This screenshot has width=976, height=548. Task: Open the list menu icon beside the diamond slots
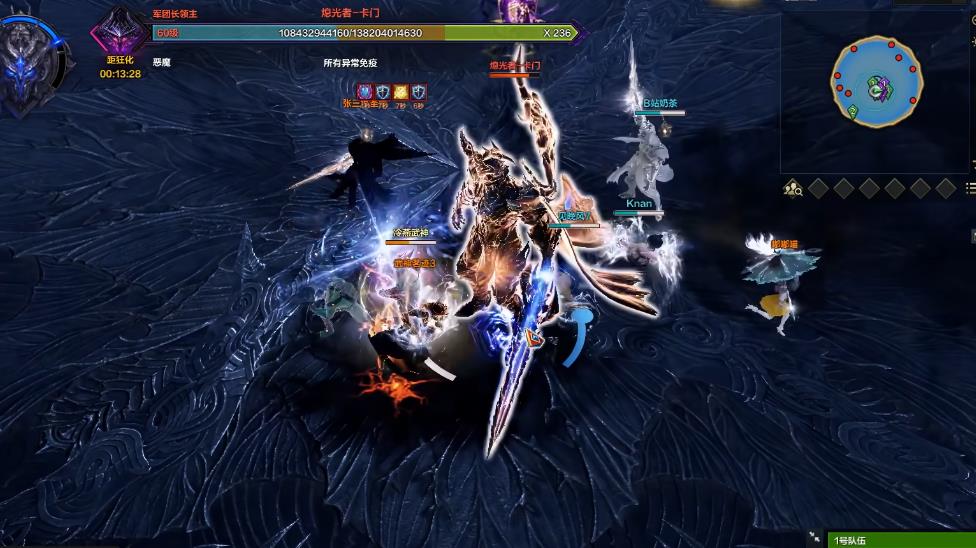tap(970, 188)
